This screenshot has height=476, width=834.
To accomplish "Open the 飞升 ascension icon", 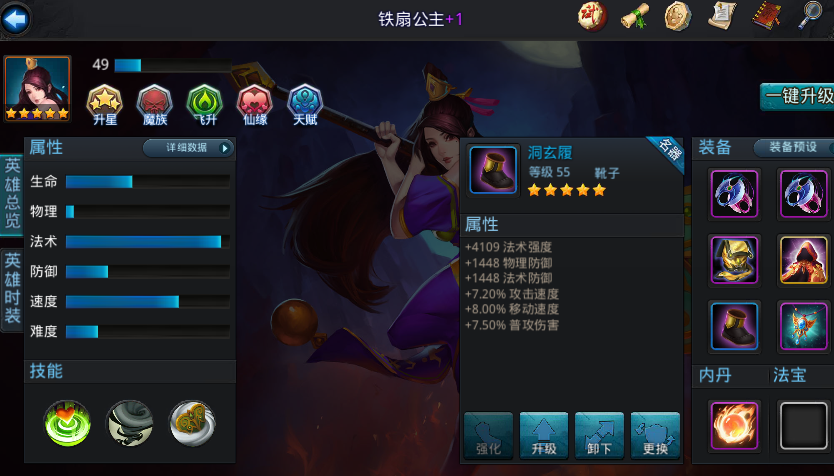I will click(x=204, y=103).
